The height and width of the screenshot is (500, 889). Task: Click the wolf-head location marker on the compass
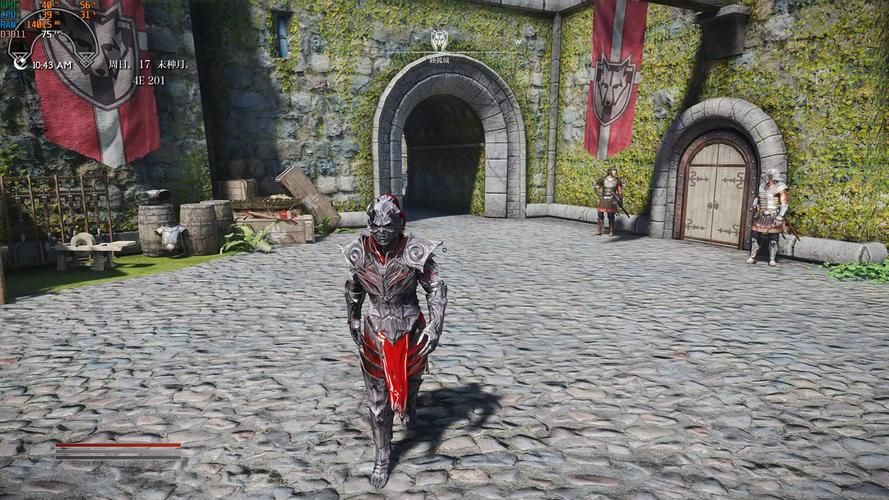pos(439,39)
